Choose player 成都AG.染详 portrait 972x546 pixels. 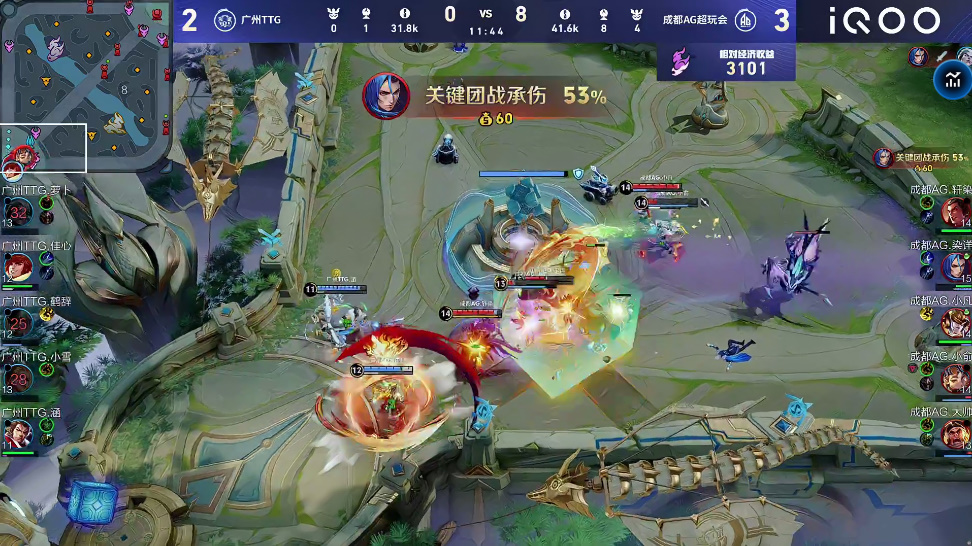955,267
